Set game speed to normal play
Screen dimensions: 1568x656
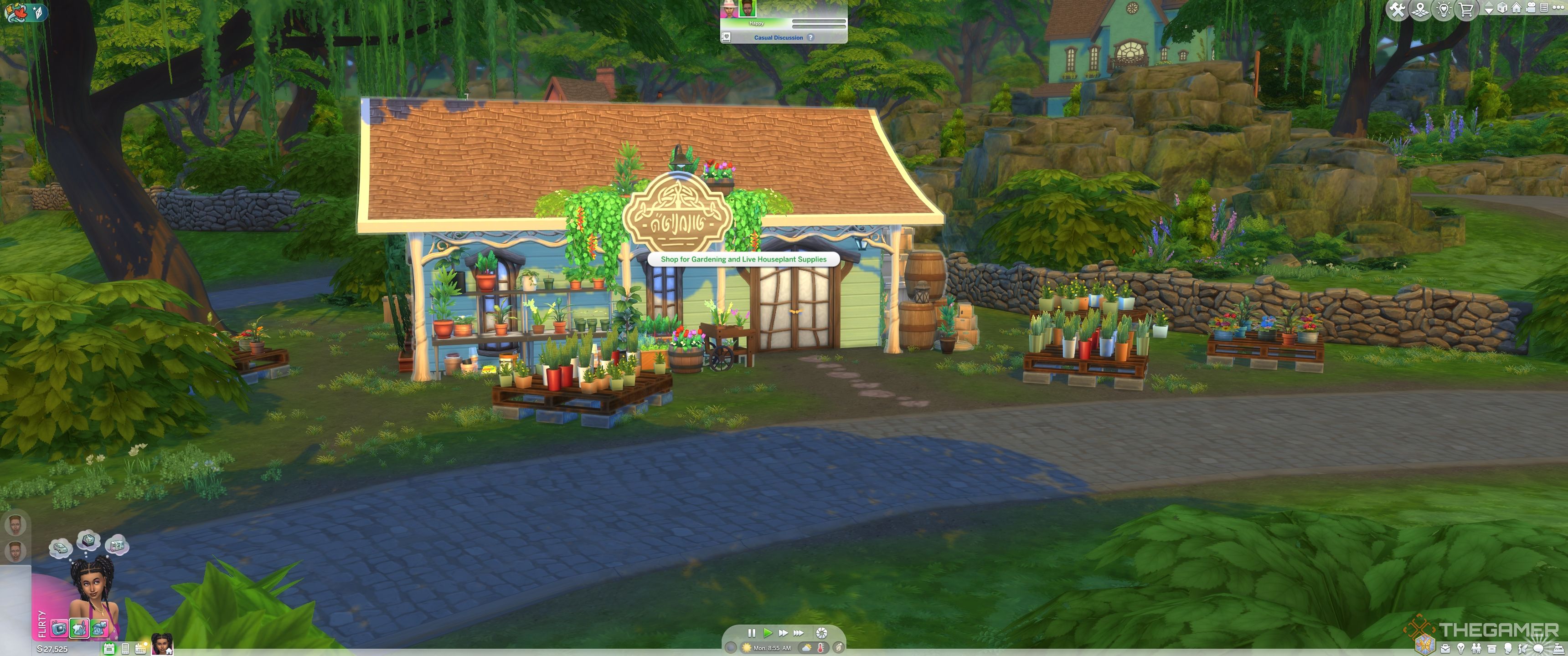[x=768, y=633]
